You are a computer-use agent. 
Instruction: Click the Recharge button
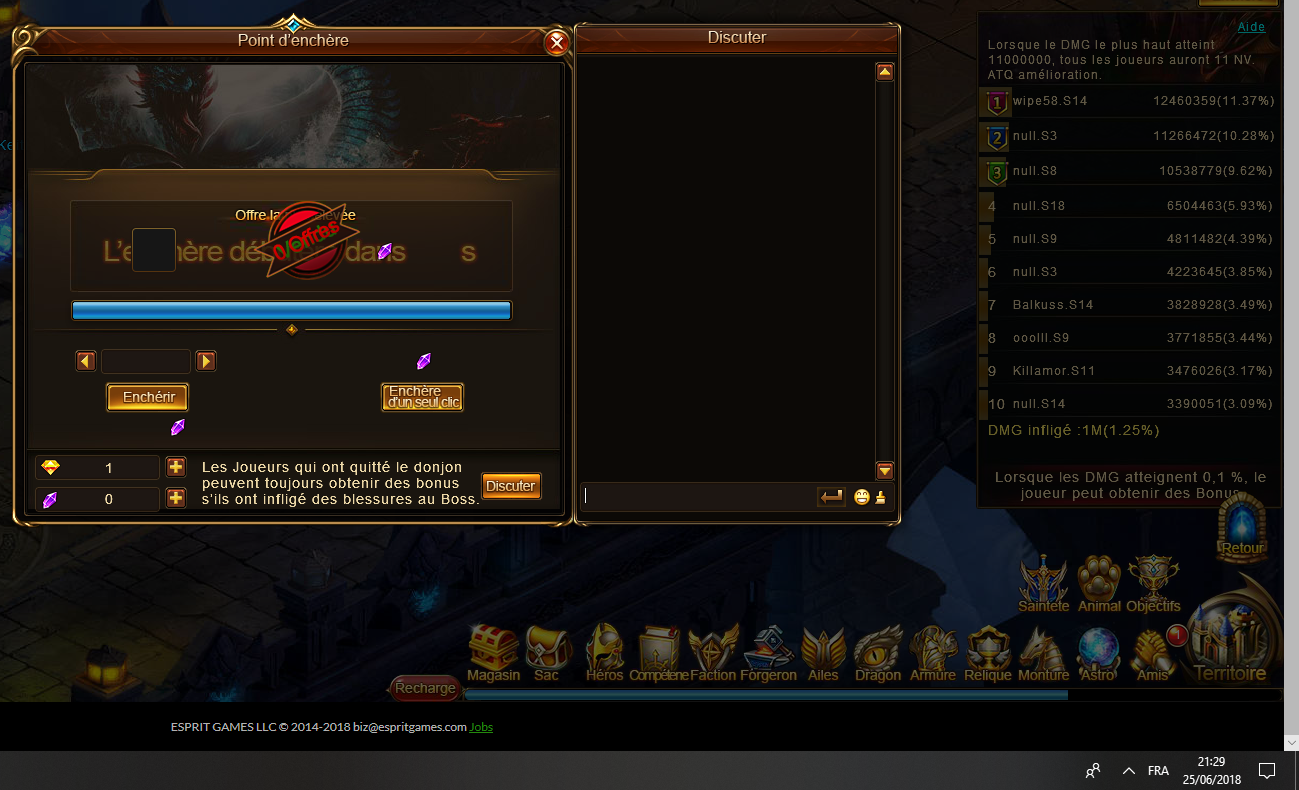click(x=425, y=688)
